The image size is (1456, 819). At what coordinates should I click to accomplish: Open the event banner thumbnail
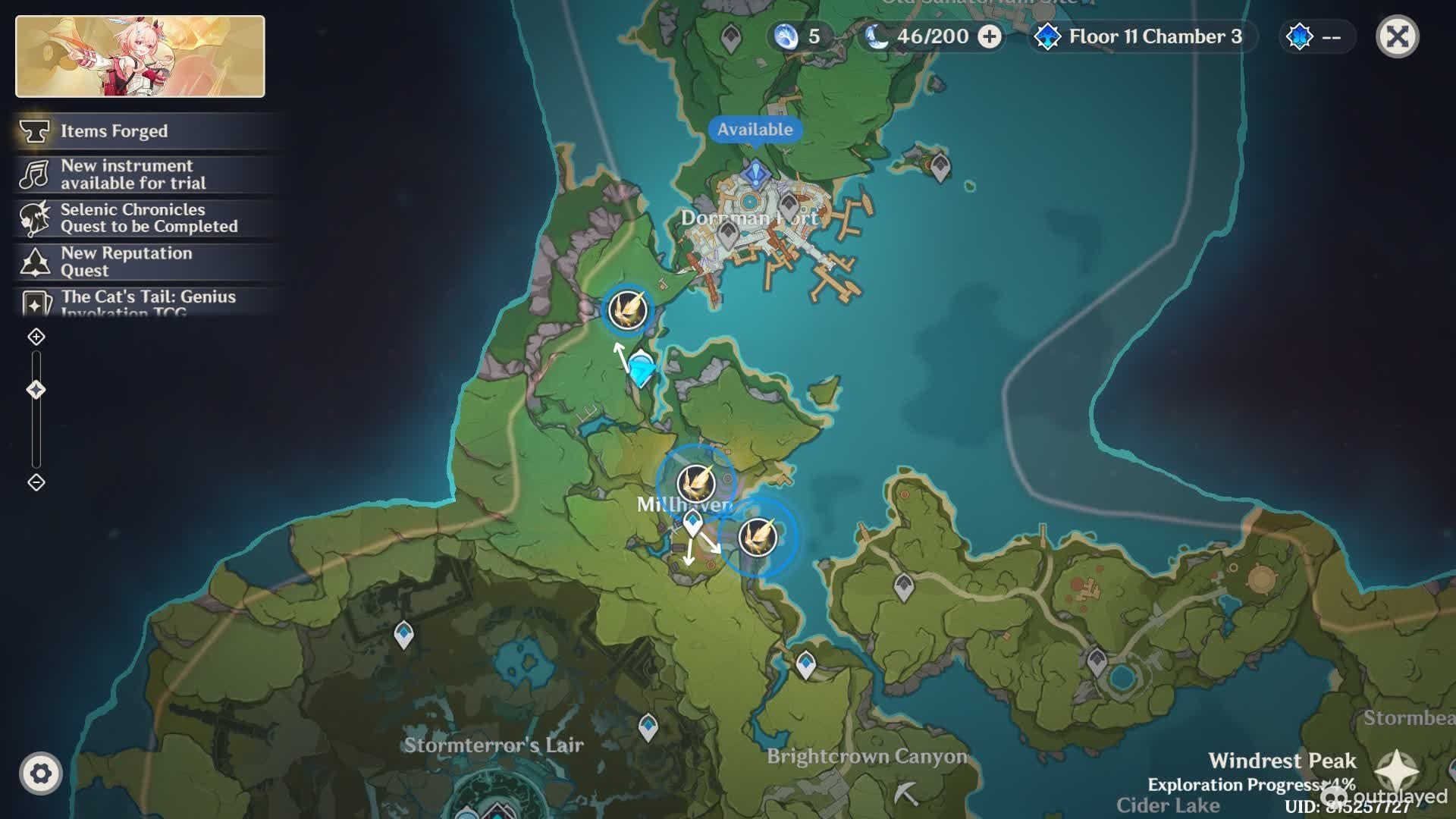coord(140,56)
